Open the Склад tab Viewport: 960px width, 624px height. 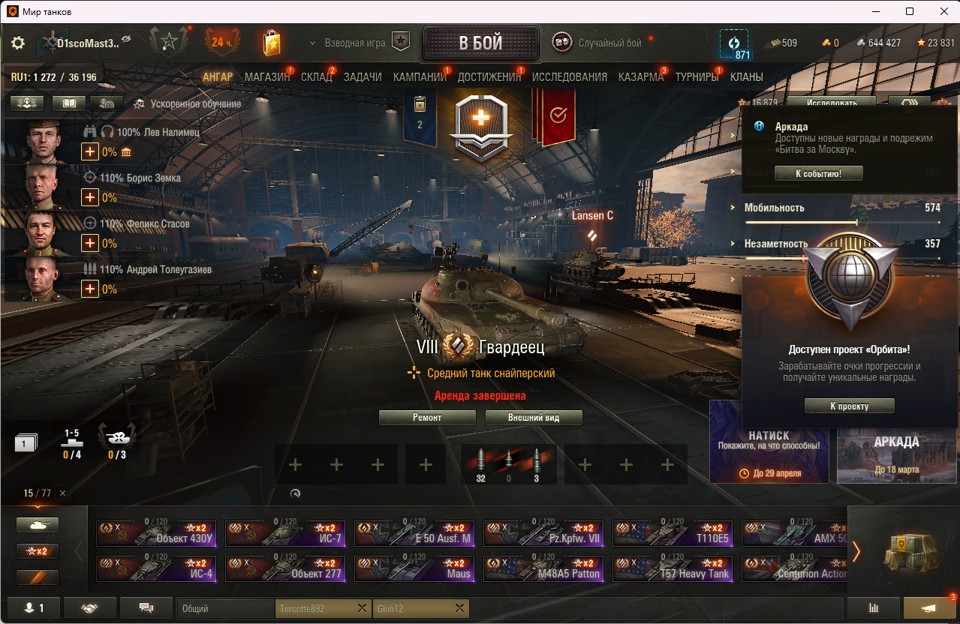click(316, 77)
